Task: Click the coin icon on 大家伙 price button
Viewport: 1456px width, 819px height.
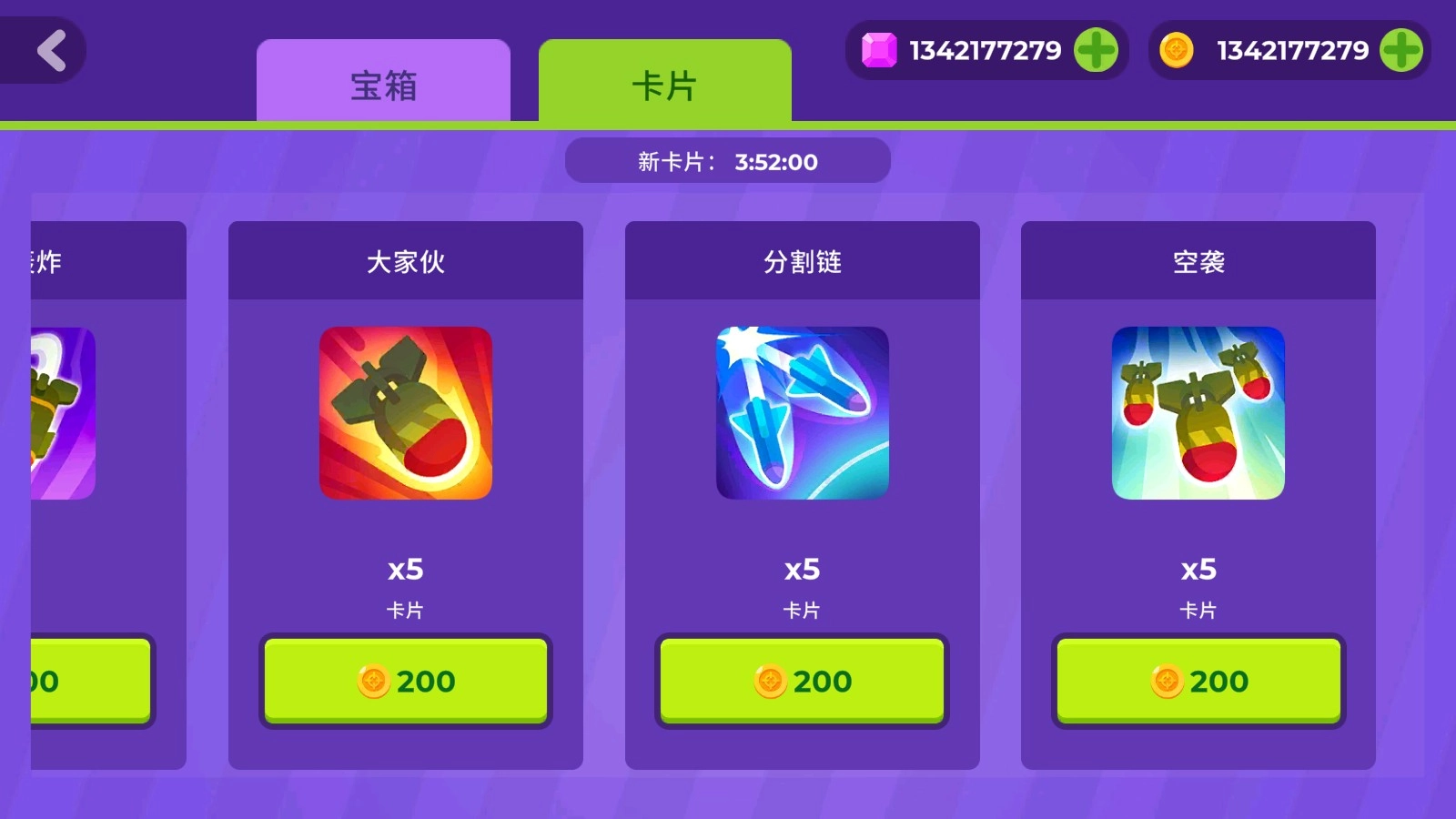Action: 372,681
